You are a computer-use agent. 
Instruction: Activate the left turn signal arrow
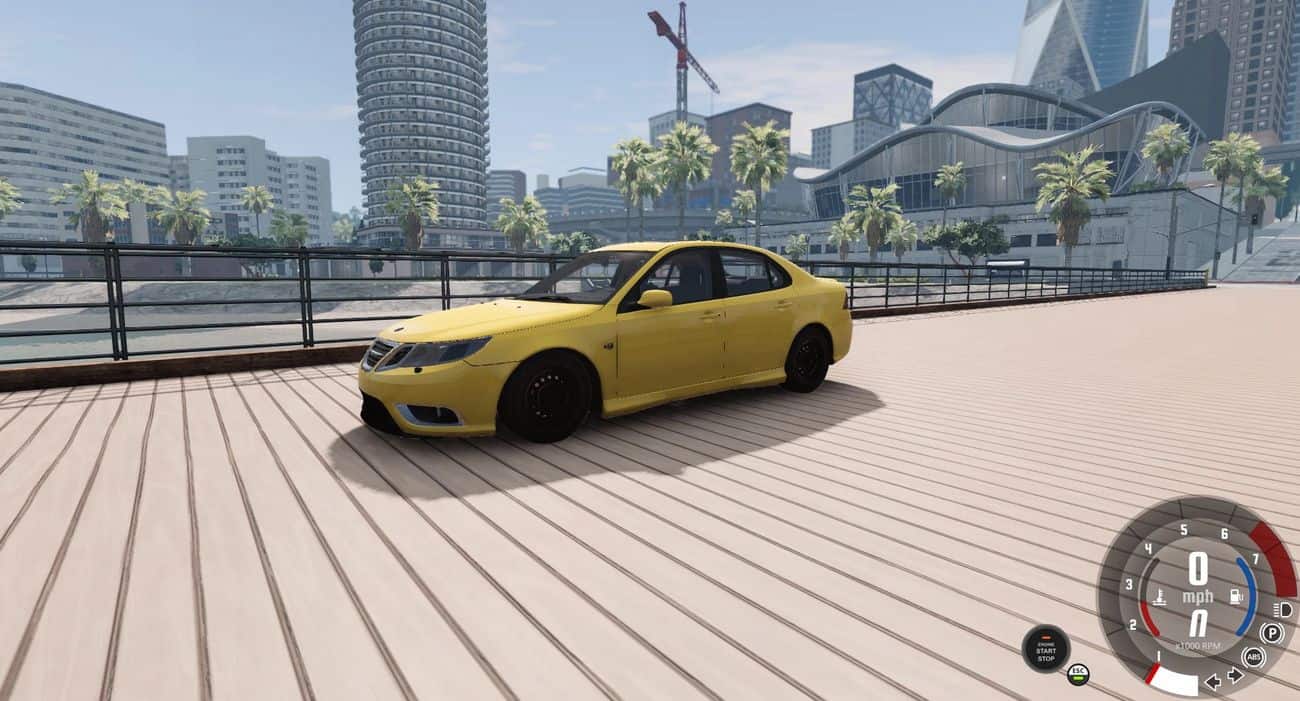[x=1213, y=681]
